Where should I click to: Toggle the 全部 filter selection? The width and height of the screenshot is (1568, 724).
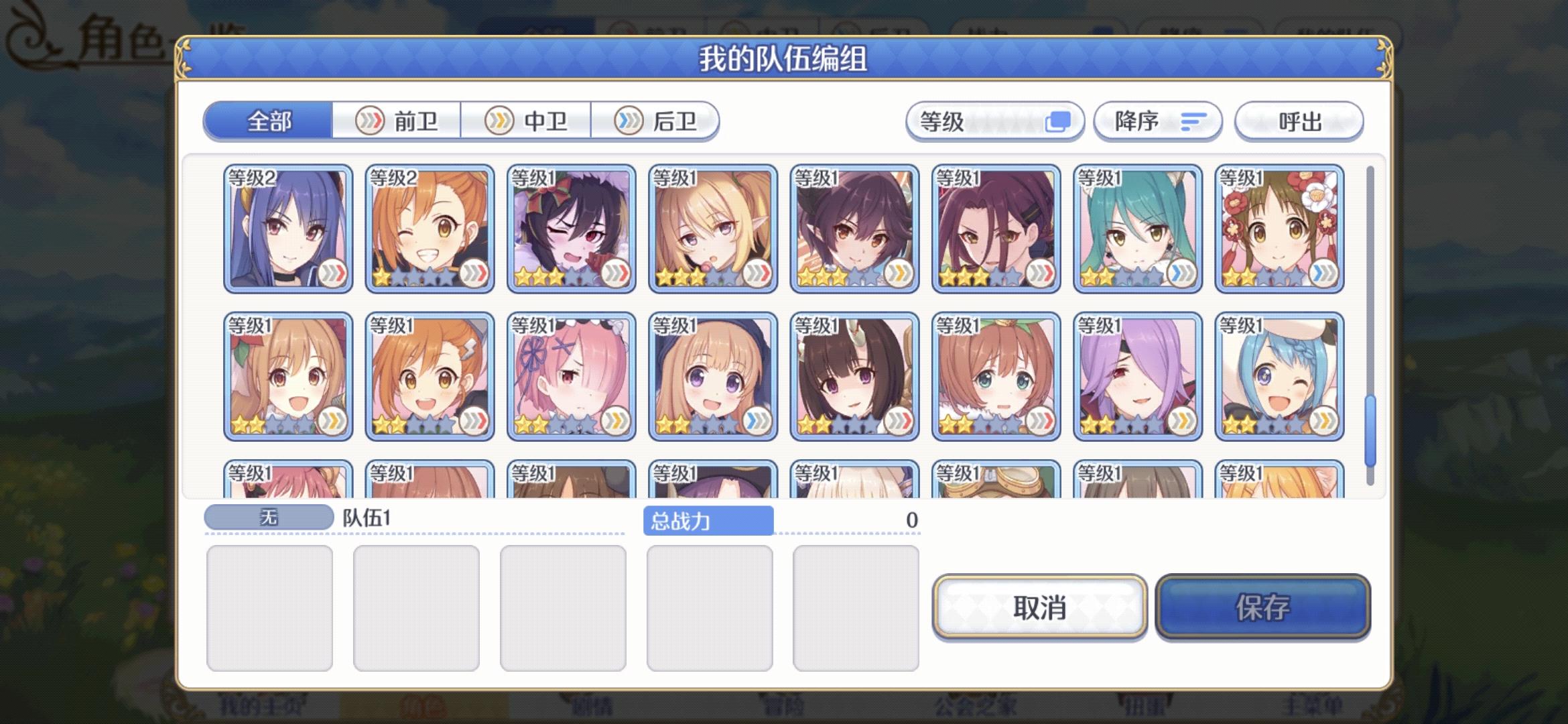pyautogui.click(x=268, y=121)
